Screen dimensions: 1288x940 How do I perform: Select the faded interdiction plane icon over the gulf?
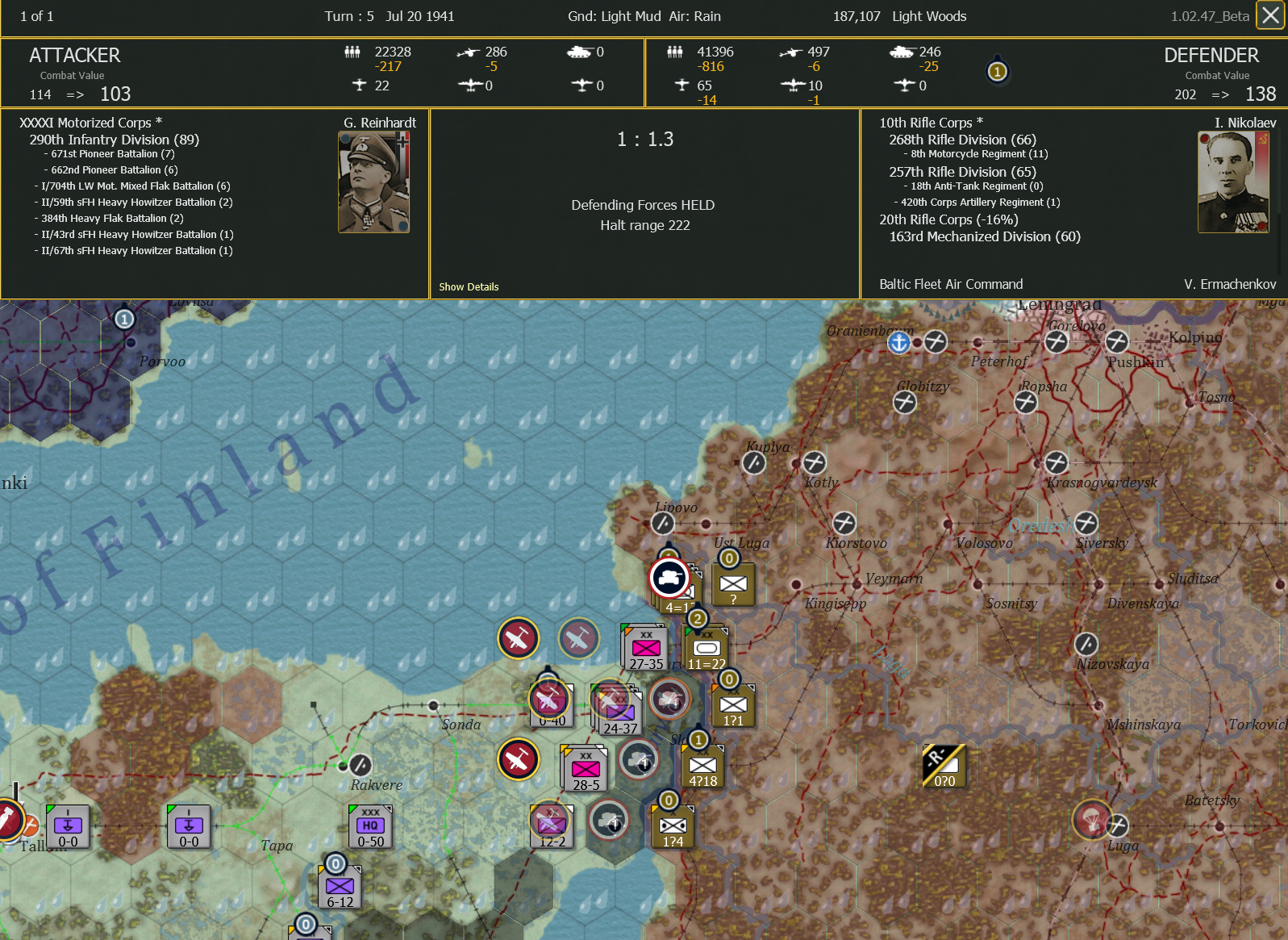579,638
